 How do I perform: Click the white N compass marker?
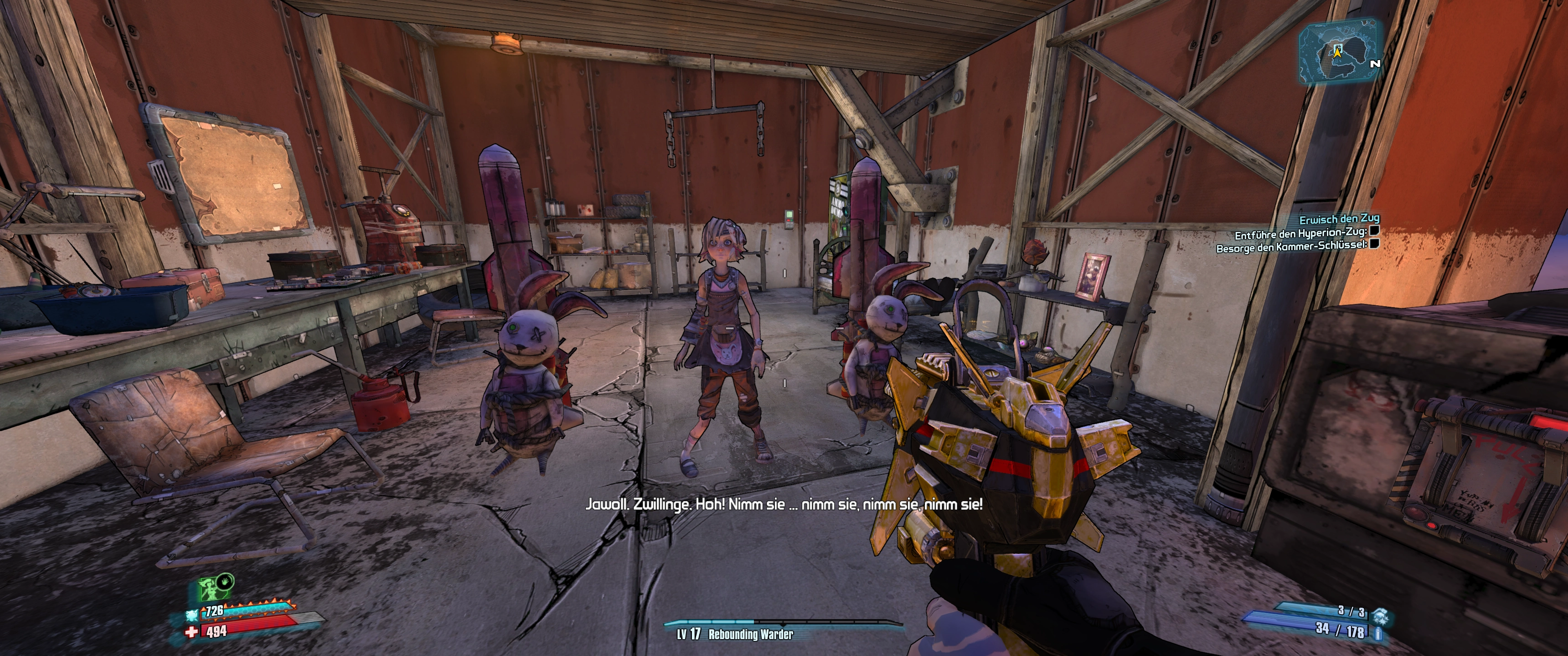tap(1374, 63)
